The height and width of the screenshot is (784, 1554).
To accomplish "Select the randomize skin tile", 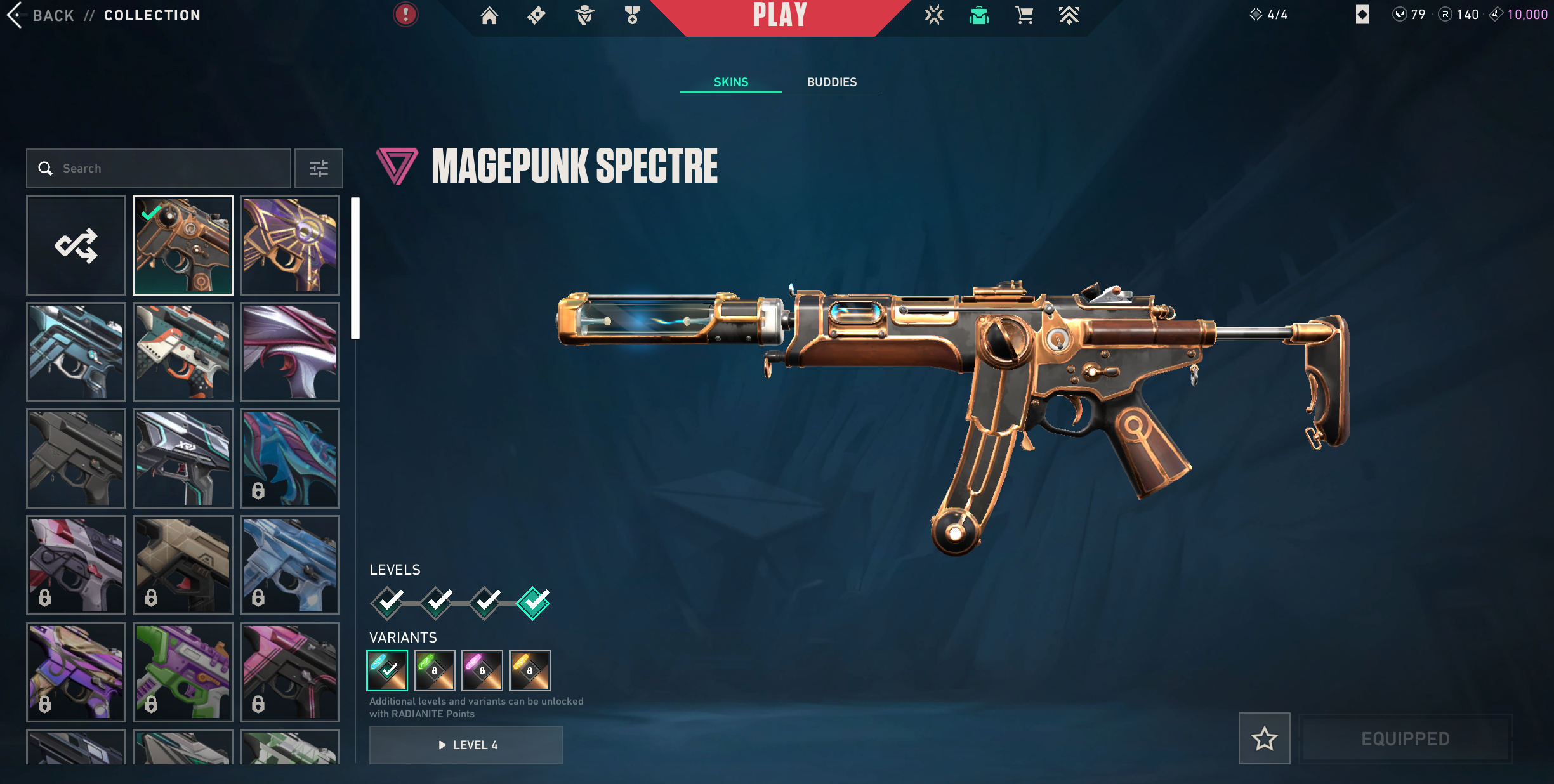I will tap(76, 245).
